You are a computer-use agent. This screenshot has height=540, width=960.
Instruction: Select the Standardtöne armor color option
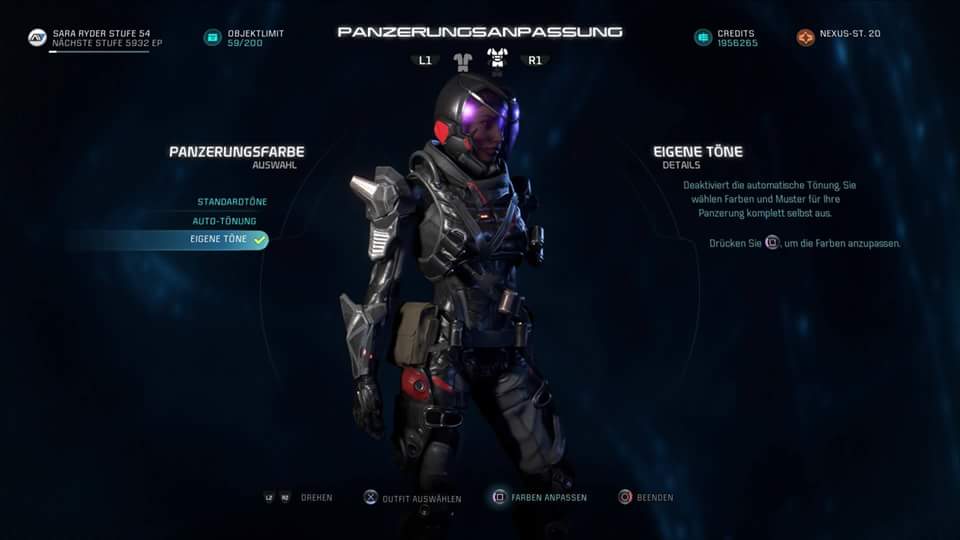coord(232,202)
